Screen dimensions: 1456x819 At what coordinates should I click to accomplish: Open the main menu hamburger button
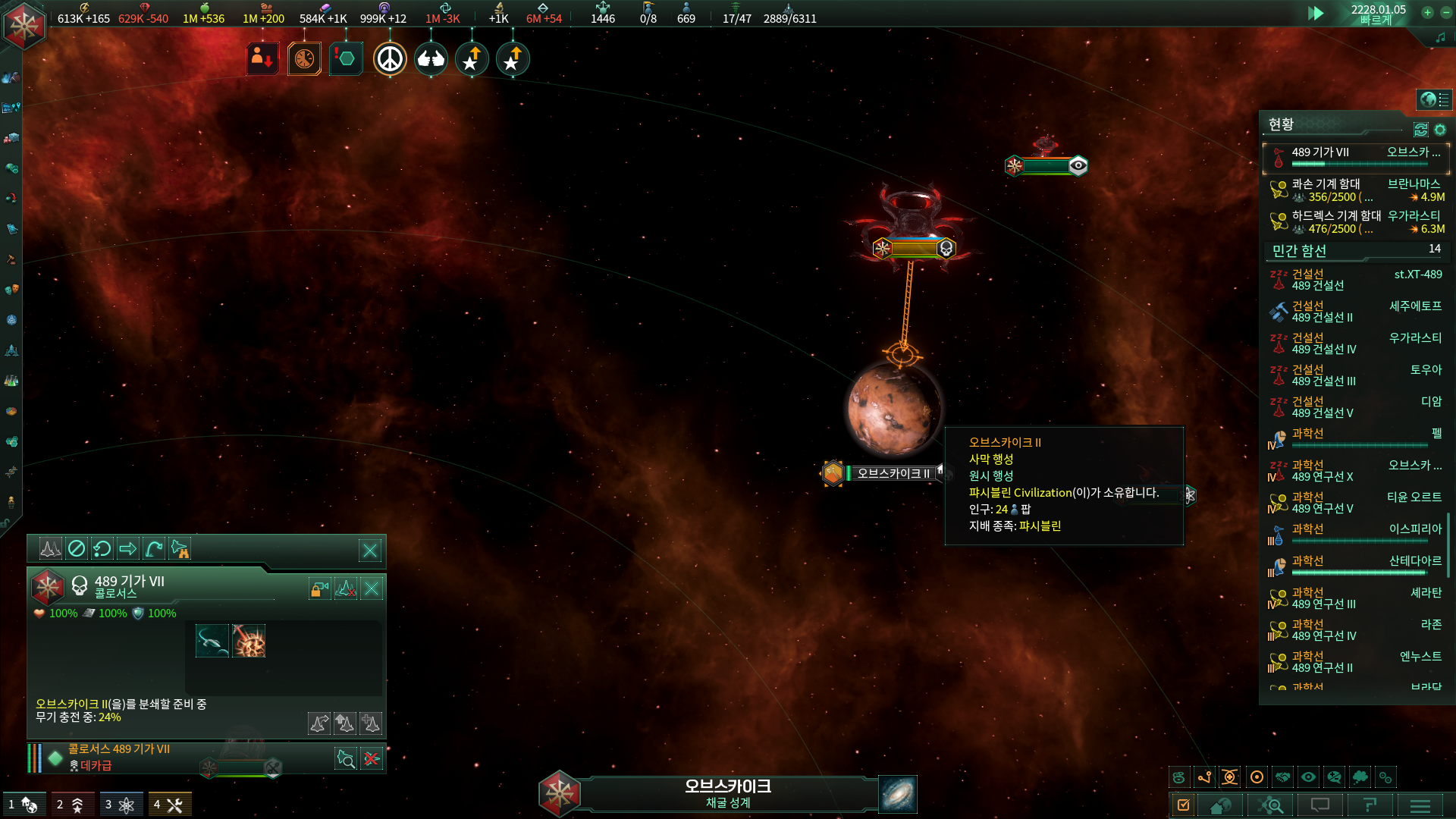1420,805
